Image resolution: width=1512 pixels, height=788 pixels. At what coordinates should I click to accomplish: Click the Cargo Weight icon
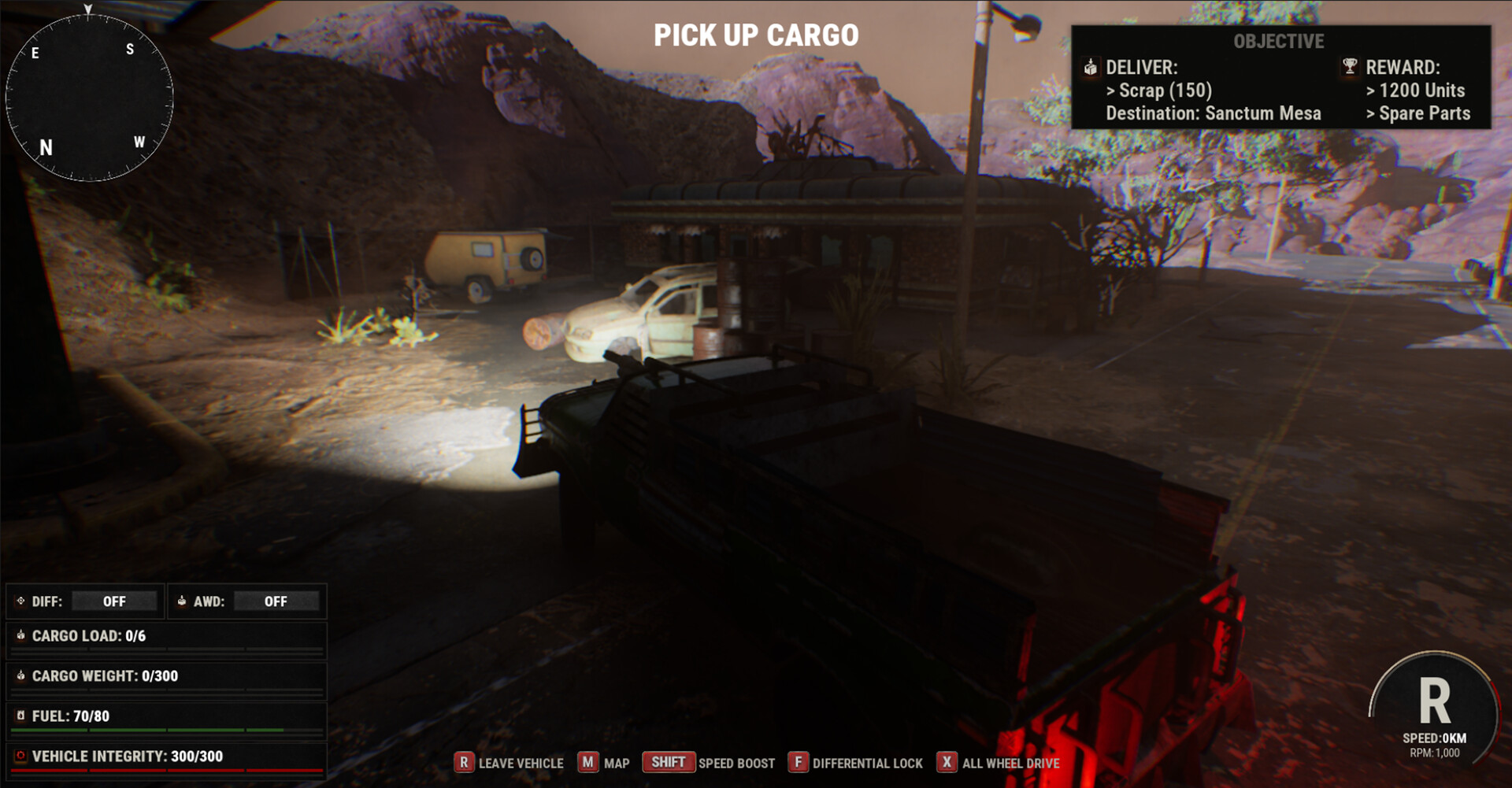point(21,675)
